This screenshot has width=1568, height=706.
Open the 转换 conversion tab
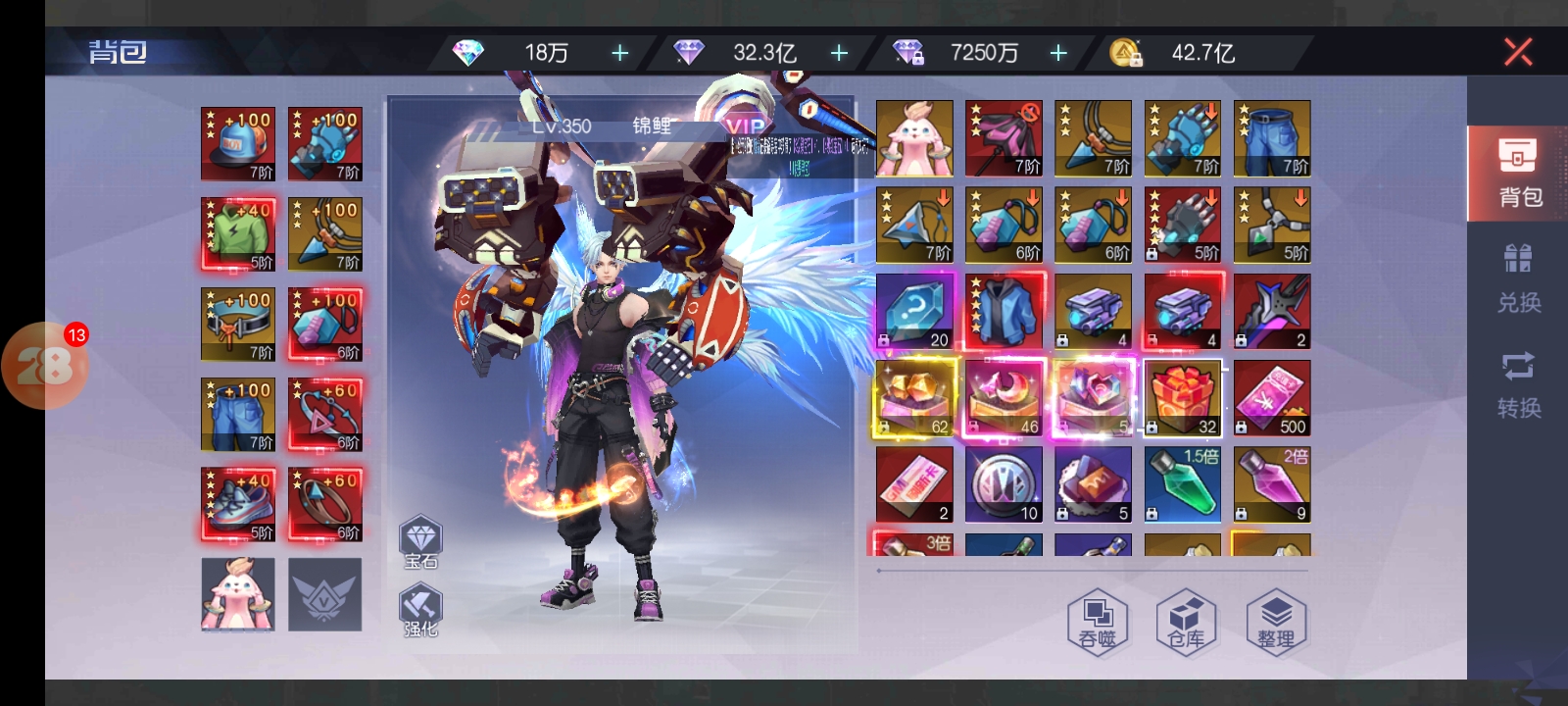click(x=1518, y=384)
